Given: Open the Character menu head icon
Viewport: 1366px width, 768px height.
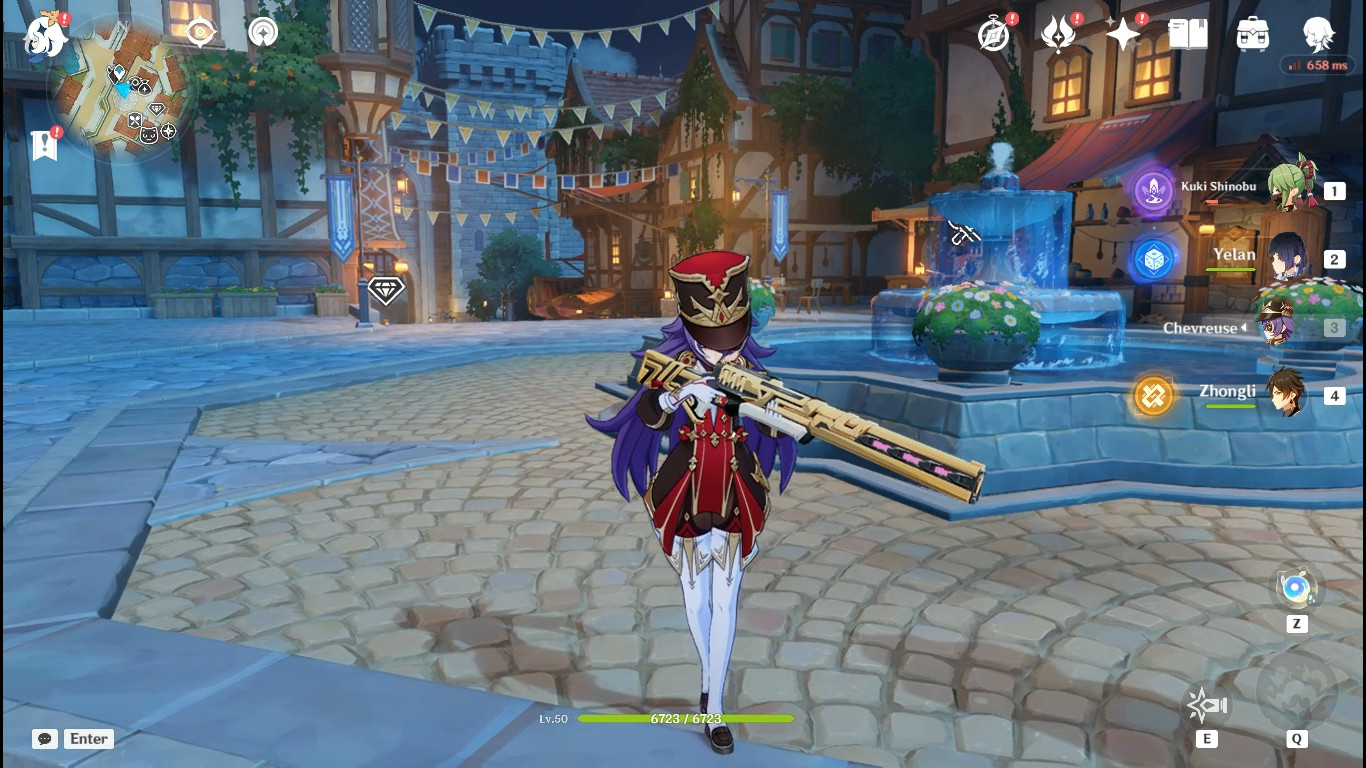Looking at the screenshot, I should [1317, 33].
